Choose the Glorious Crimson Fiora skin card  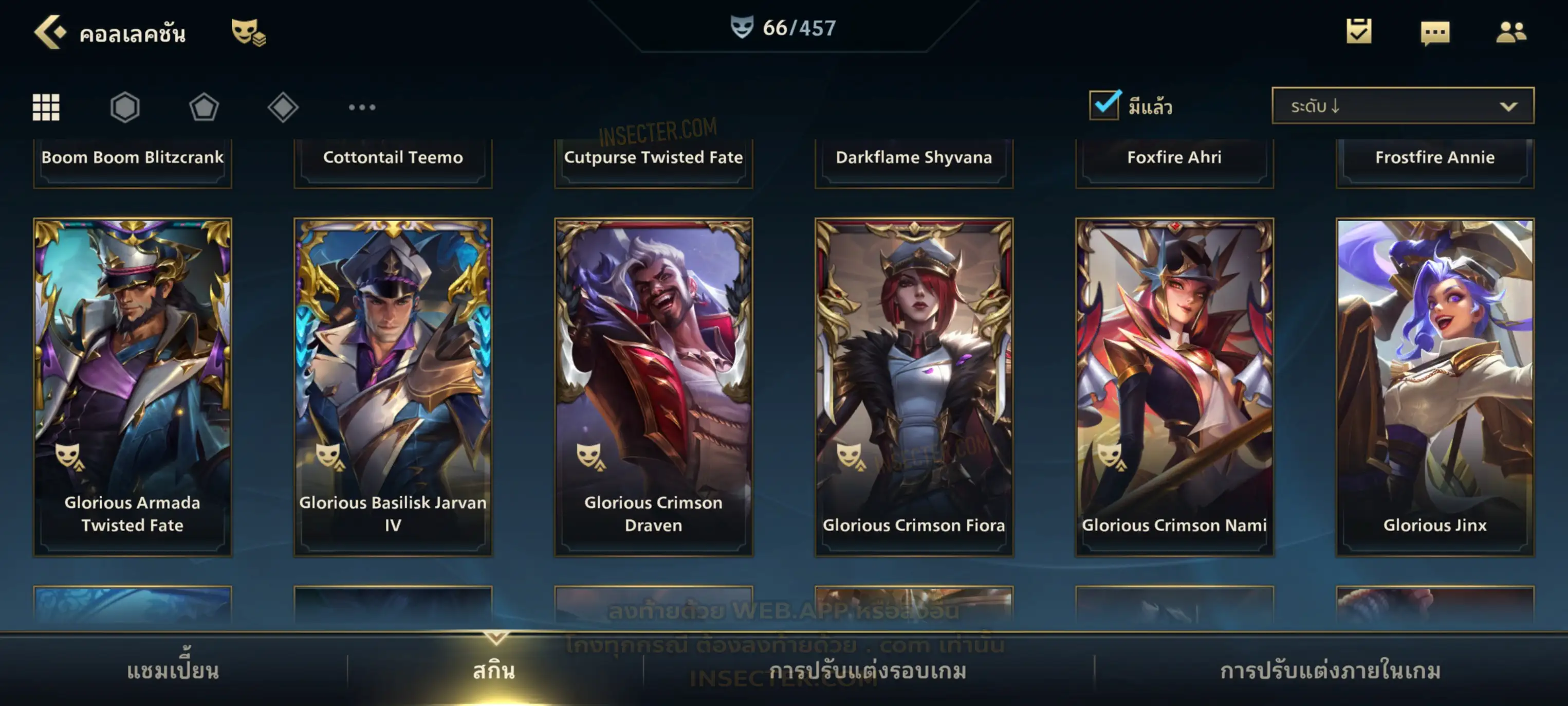coord(914,387)
